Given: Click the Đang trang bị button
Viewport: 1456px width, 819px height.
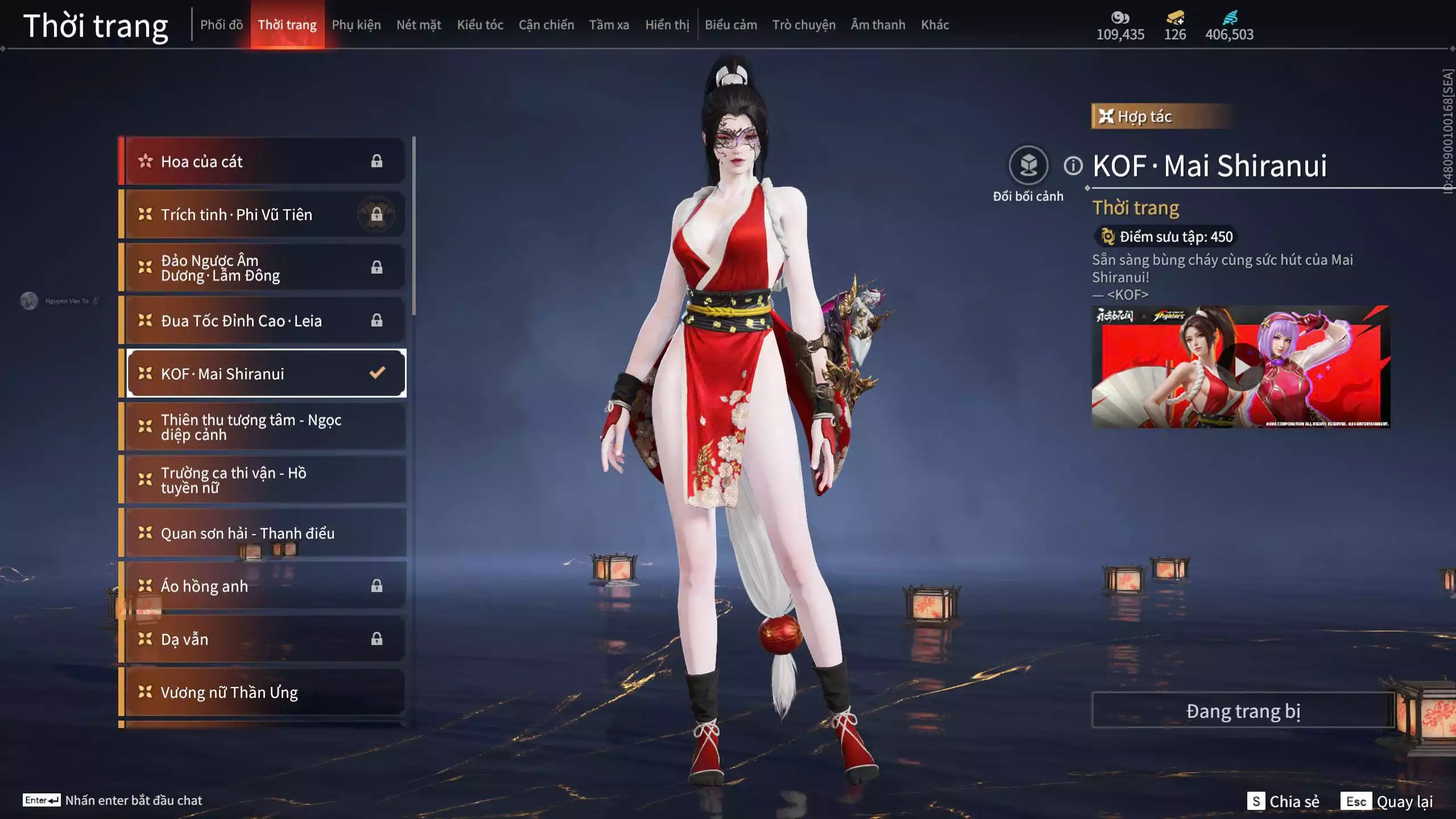Looking at the screenshot, I should click(1243, 711).
